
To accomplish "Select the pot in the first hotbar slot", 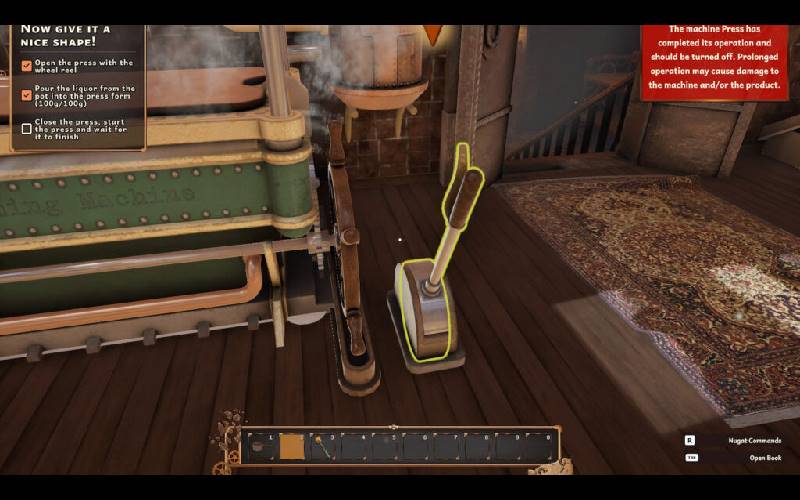I will pyautogui.click(x=260, y=446).
